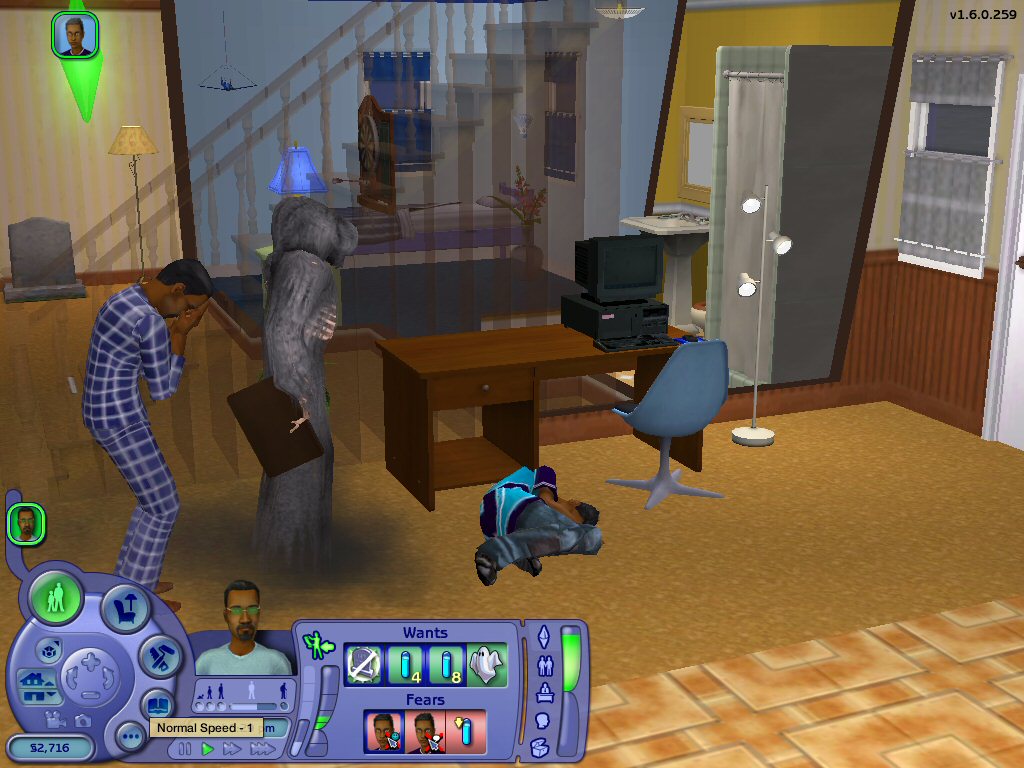Set the game to normal play speed
Image resolution: width=1024 pixels, height=768 pixels.
208,748
